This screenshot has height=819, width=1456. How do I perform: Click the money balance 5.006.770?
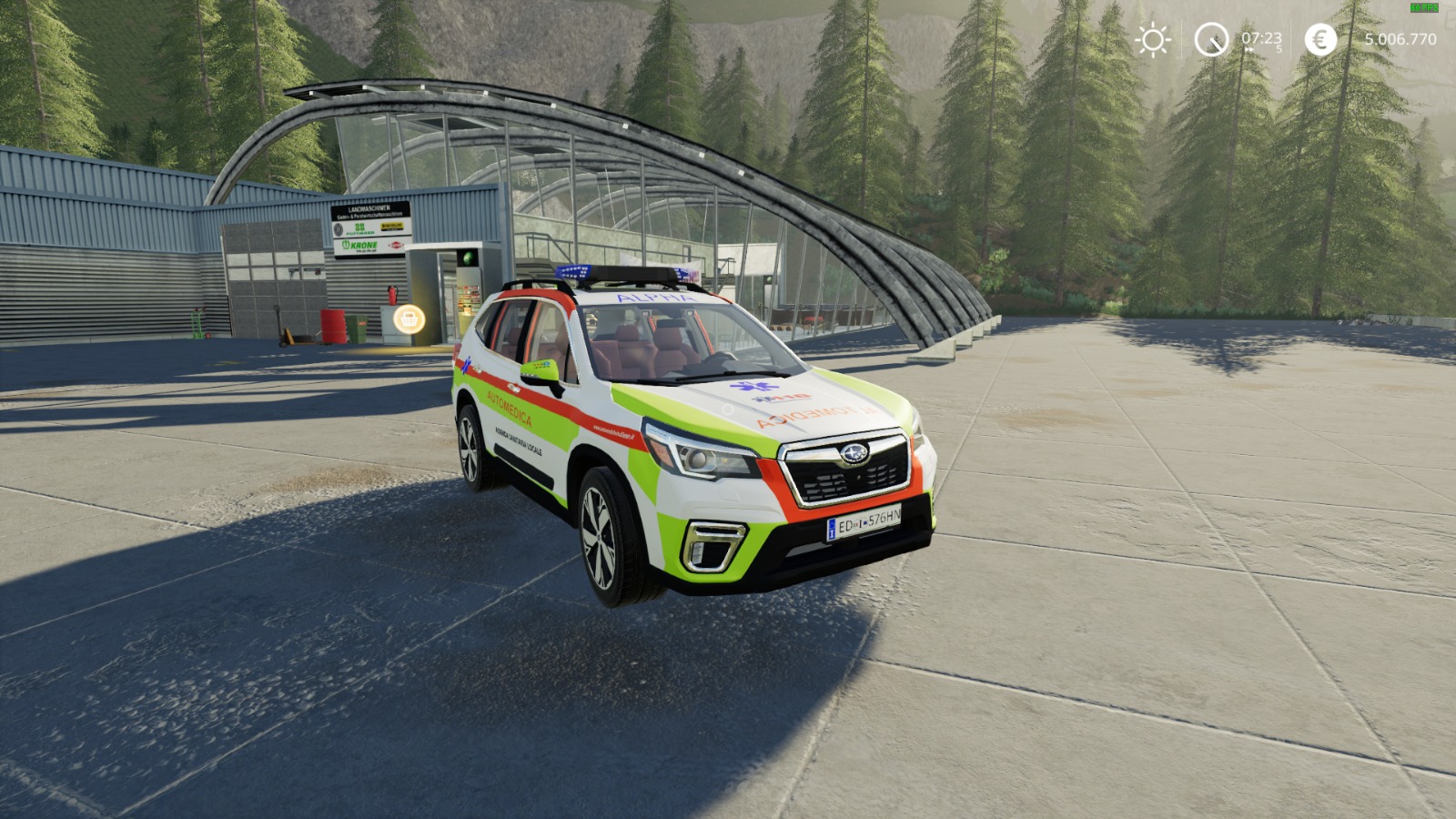point(1400,39)
